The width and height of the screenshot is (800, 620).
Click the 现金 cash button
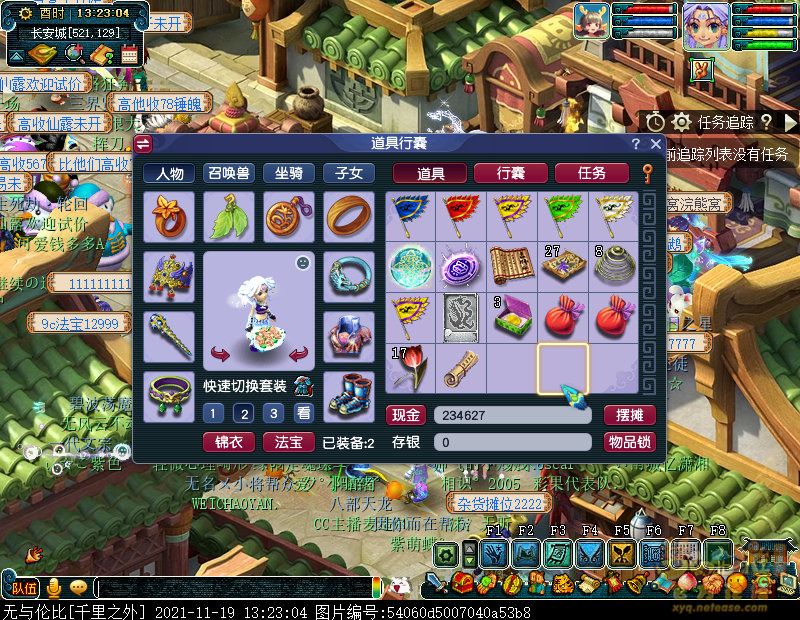[406, 415]
